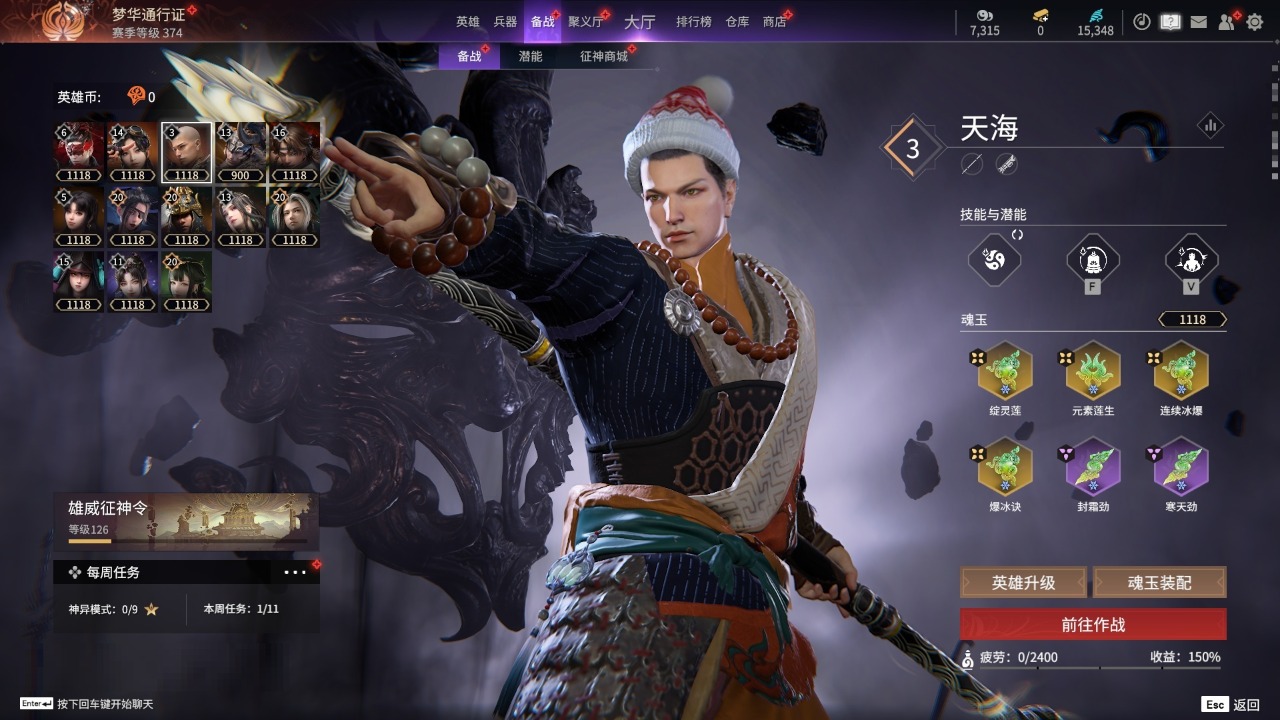Click the 英雄升级 hero upgrade button

1023,582
